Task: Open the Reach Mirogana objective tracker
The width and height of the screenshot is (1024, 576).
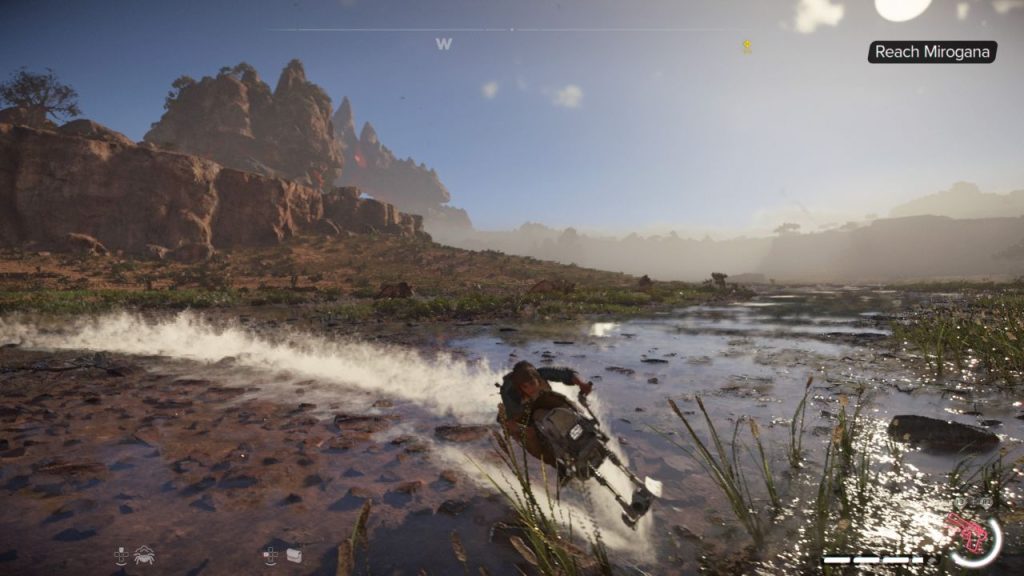Action: (x=931, y=52)
